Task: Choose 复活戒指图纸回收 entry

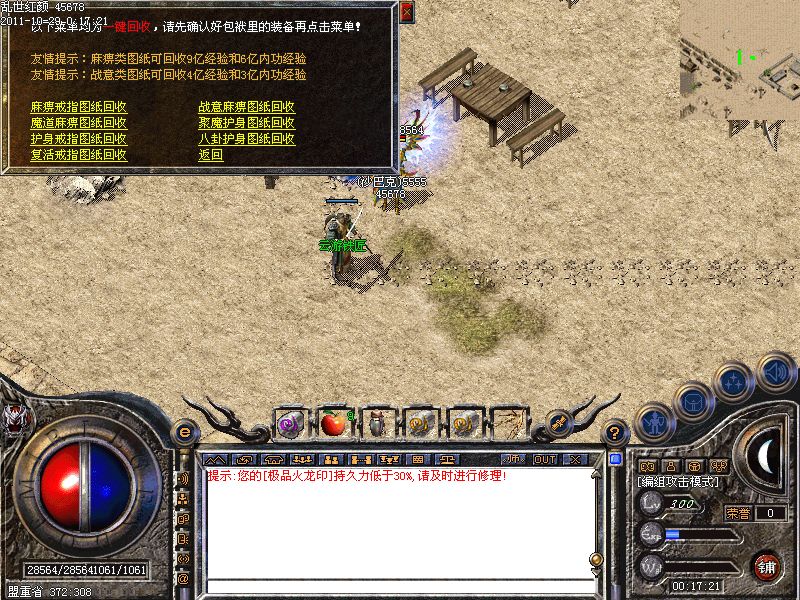Action: click(x=79, y=155)
